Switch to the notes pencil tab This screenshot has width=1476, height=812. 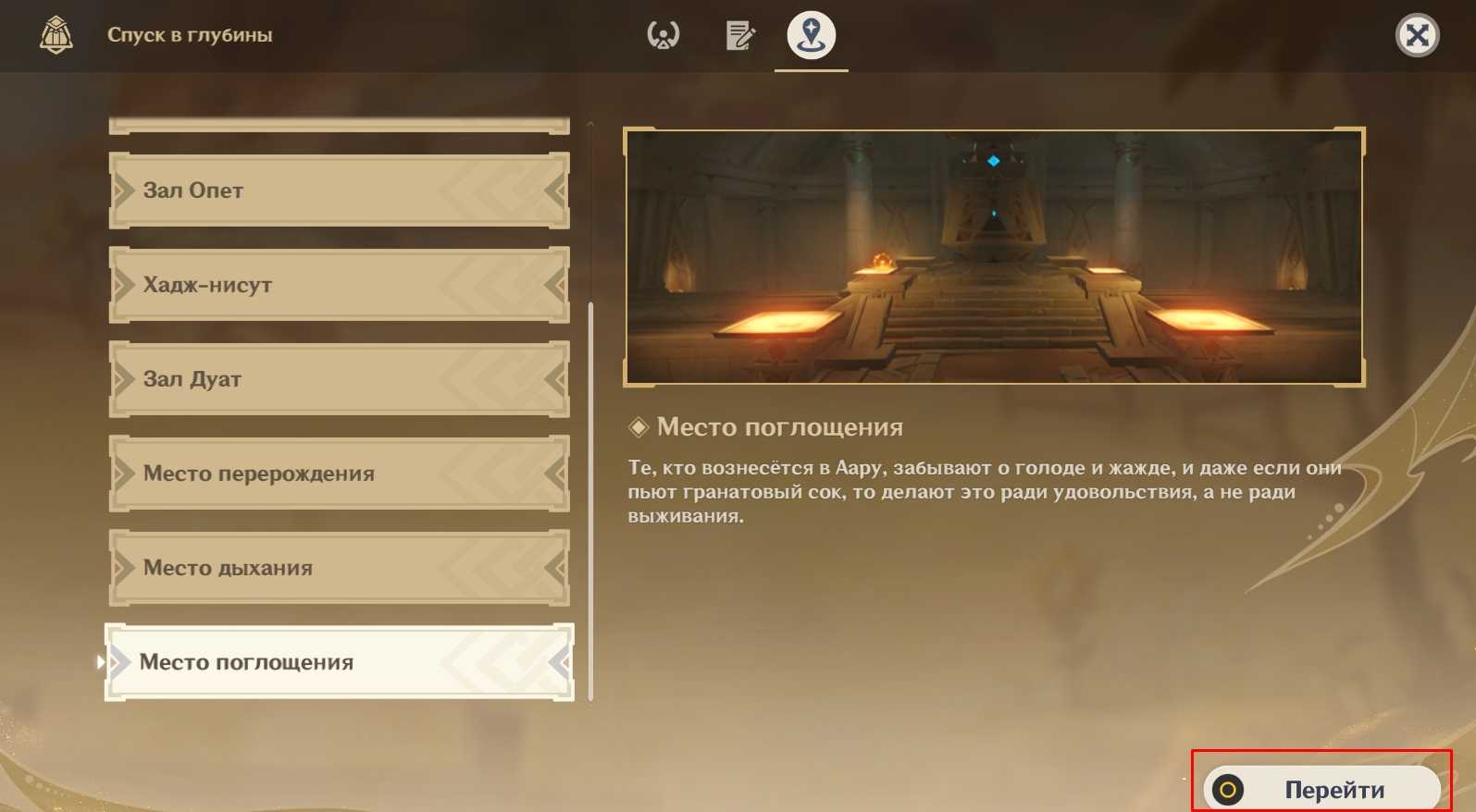[x=739, y=36]
